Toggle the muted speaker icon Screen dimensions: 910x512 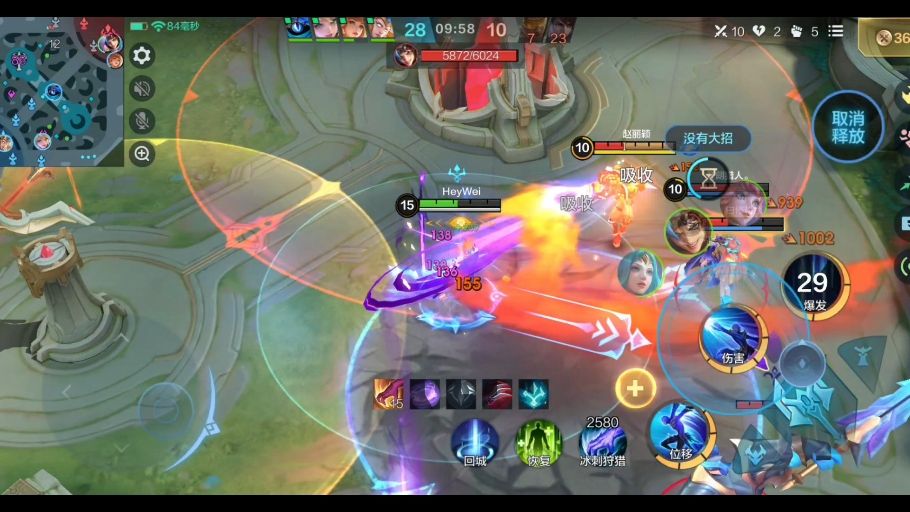coord(142,89)
